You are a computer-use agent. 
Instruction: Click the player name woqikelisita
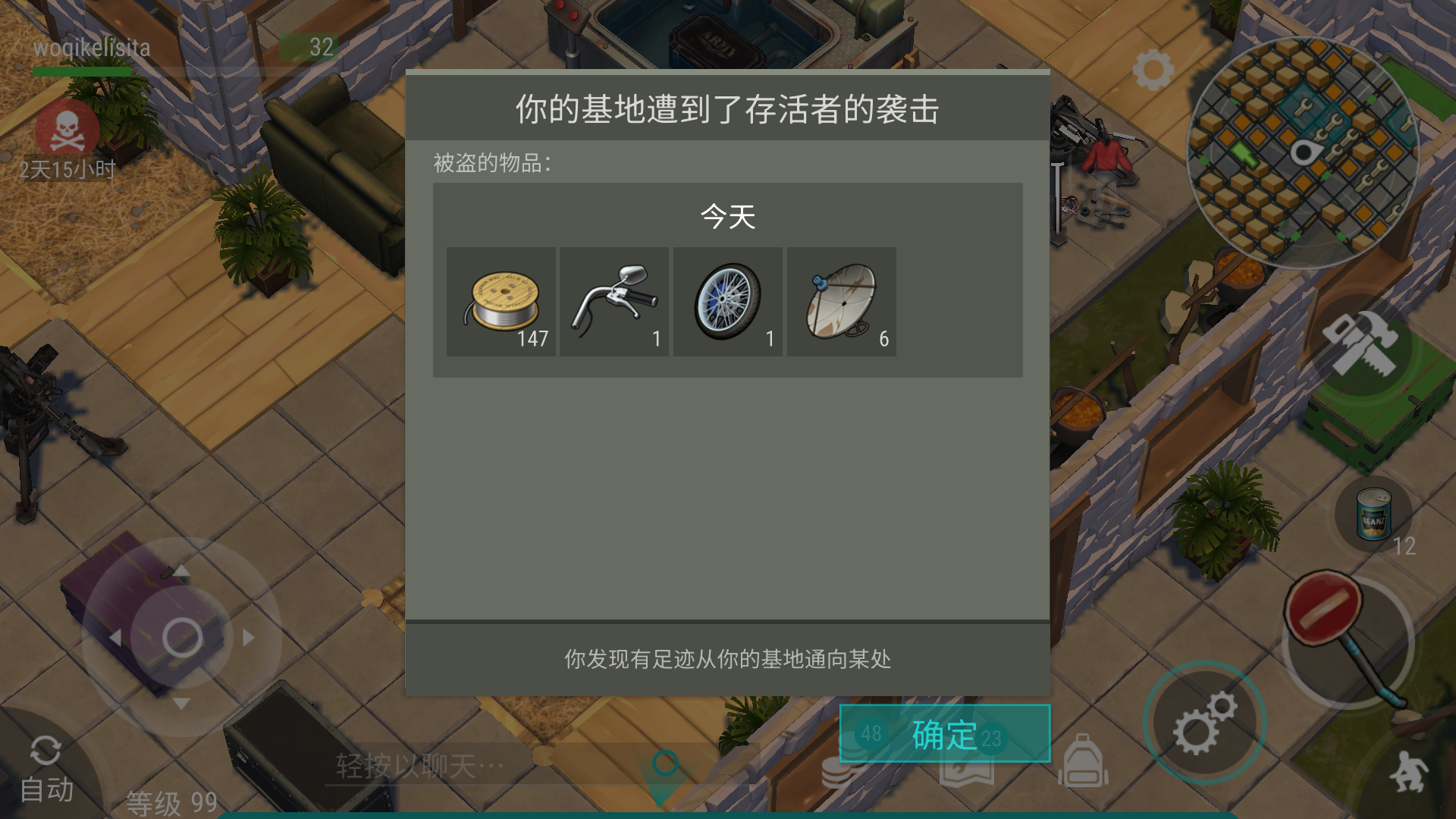point(91,48)
